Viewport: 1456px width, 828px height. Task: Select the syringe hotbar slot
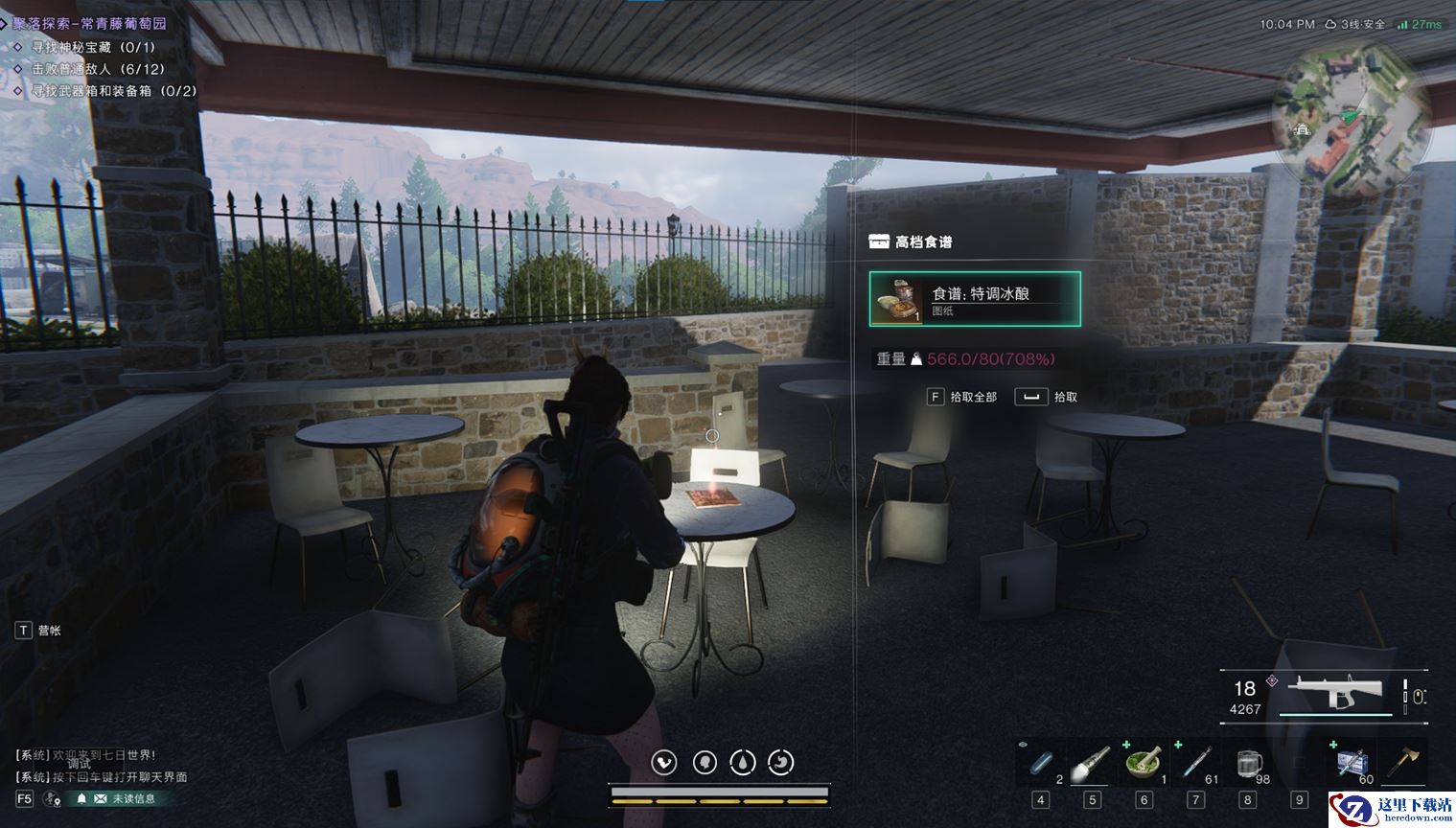(1195, 764)
